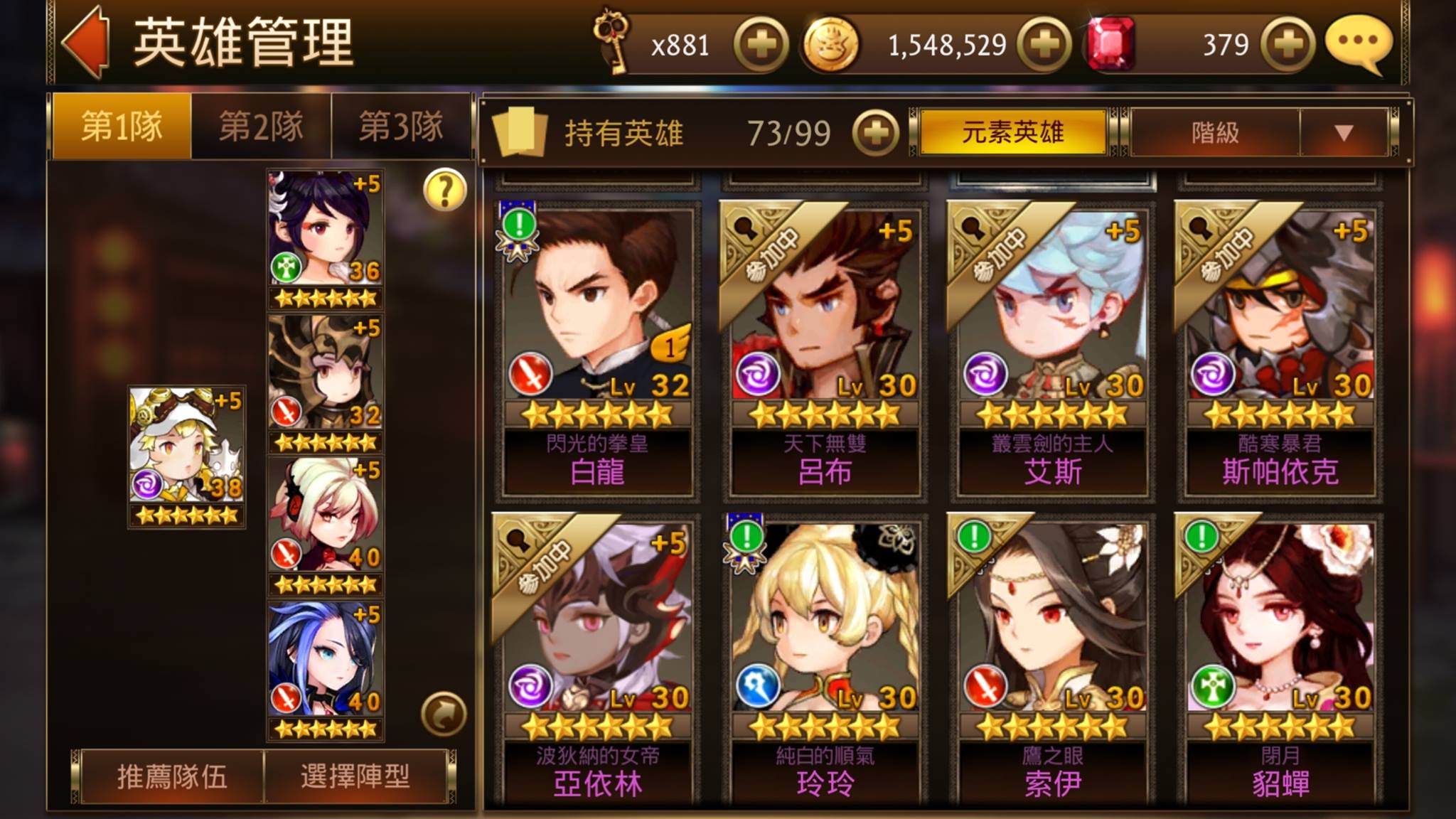
Task: Select the hero card 貂蟬
Action: [x=1280, y=661]
